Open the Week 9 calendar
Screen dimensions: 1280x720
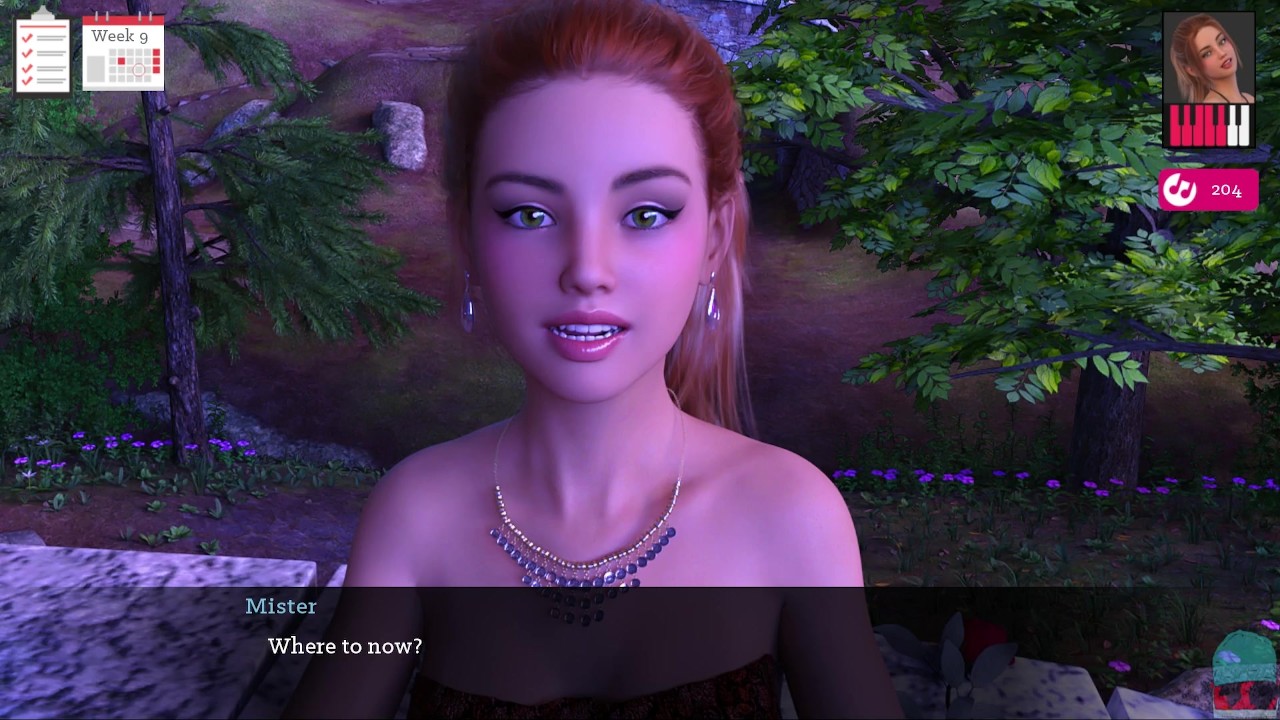(123, 52)
